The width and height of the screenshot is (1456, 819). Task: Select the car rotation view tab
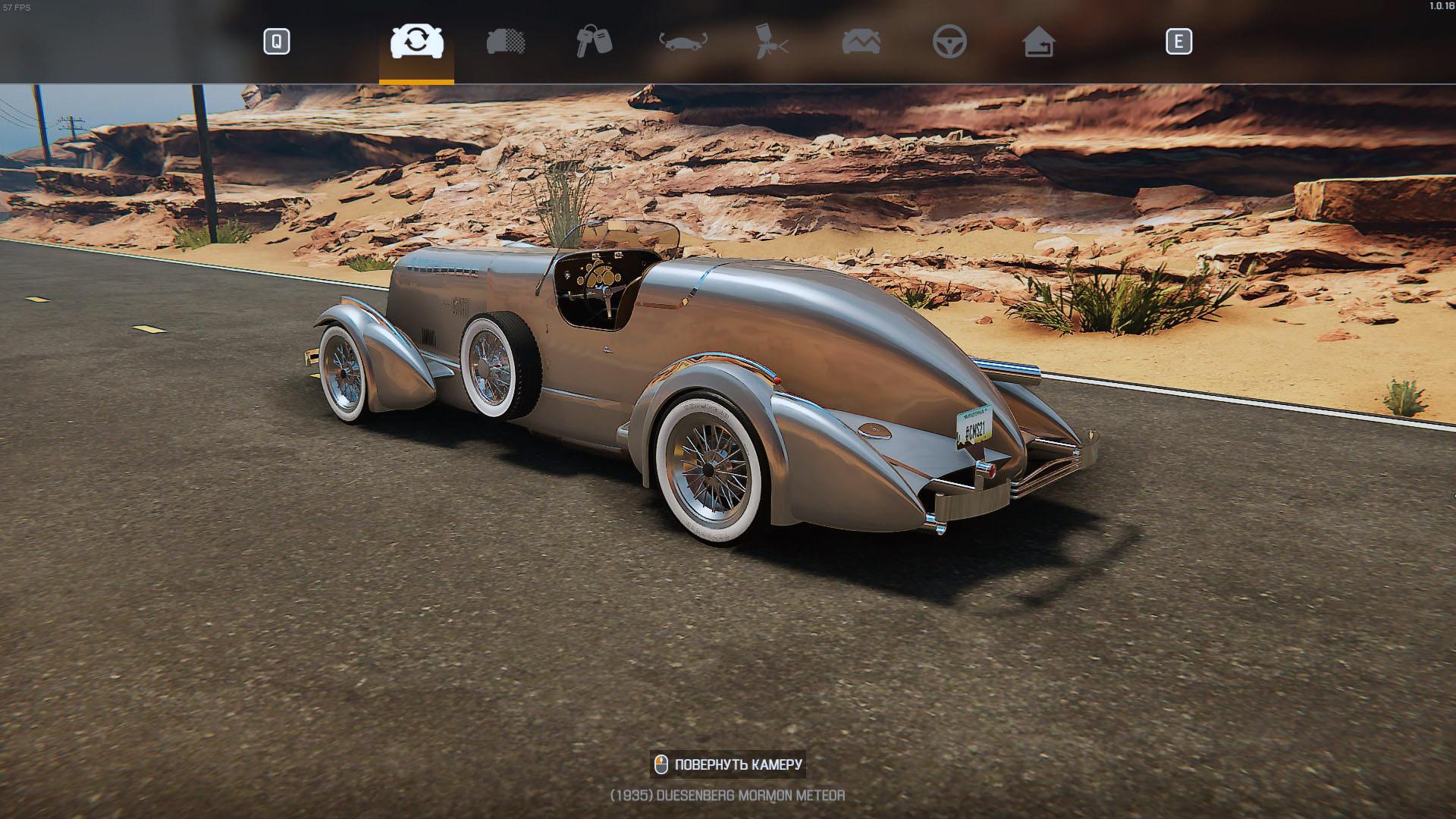[x=416, y=42]
